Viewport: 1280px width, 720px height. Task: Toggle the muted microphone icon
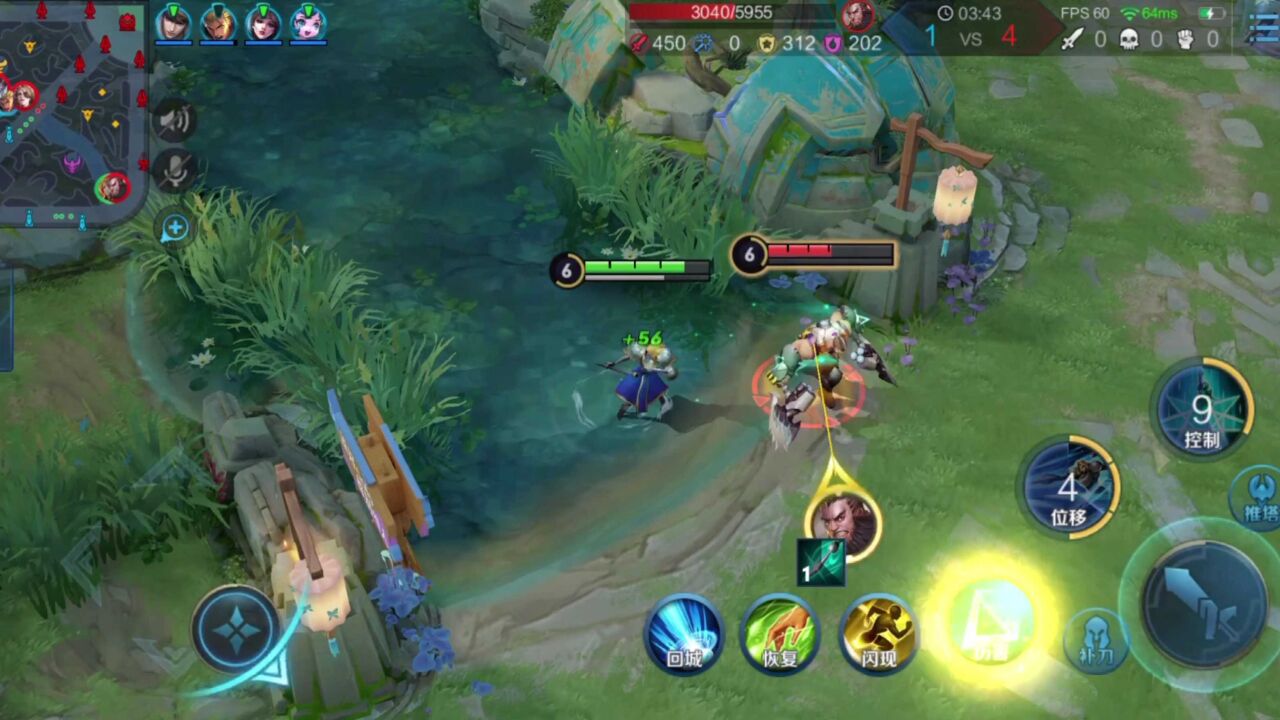point(175,172)
